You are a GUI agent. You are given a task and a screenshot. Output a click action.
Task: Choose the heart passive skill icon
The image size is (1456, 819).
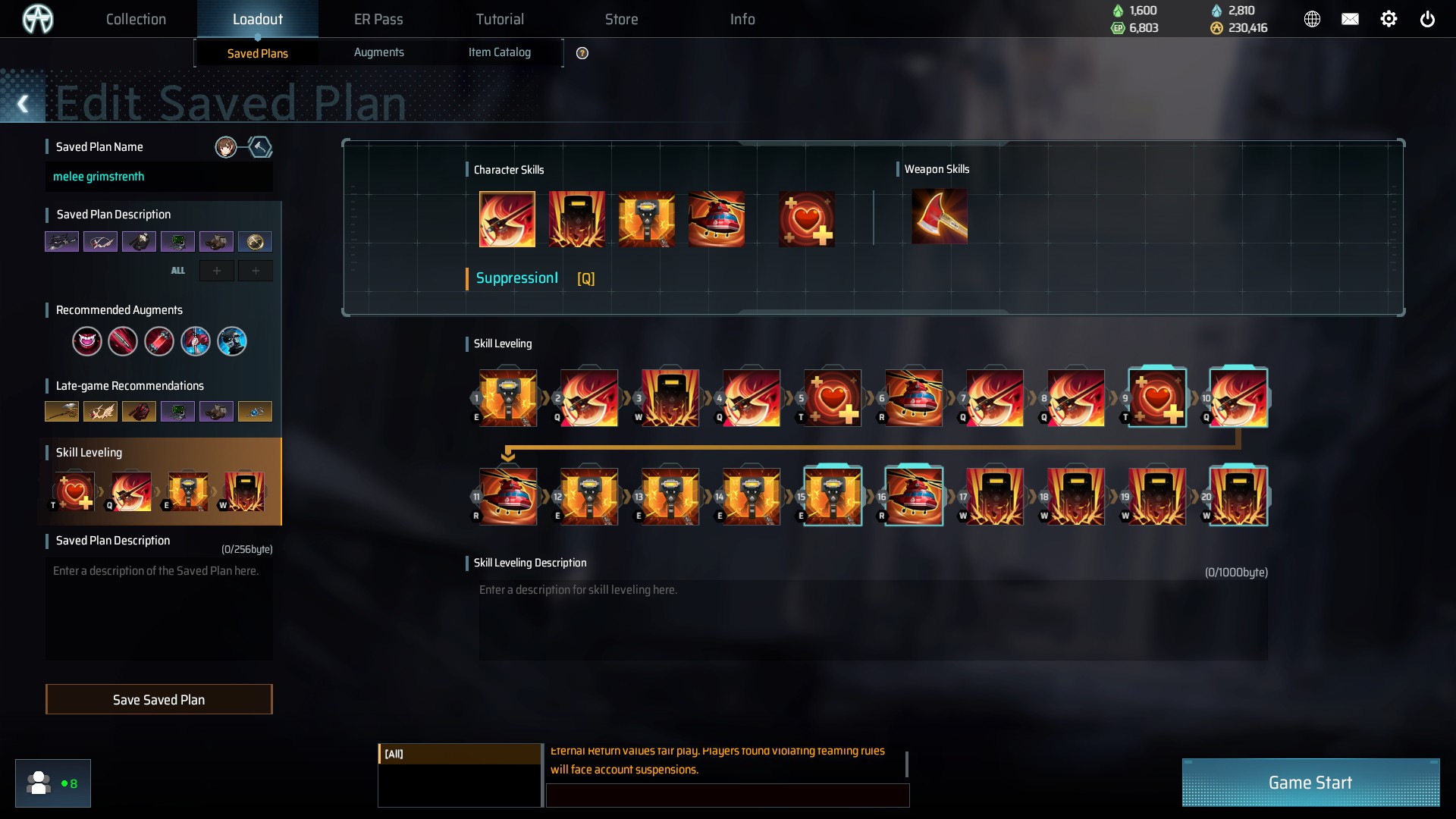click(x=806, y=219)
